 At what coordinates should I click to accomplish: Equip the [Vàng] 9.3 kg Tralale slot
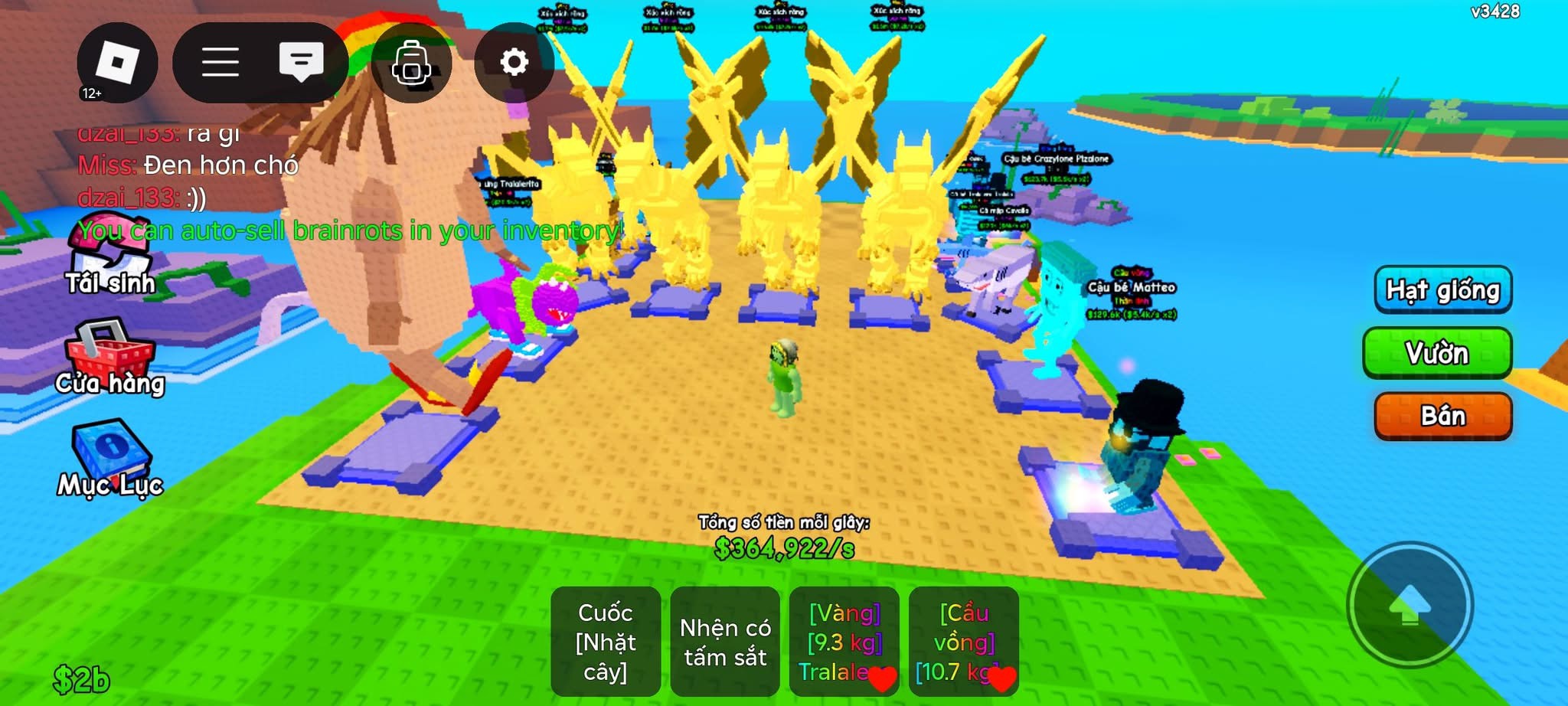(x=844, y=642)
